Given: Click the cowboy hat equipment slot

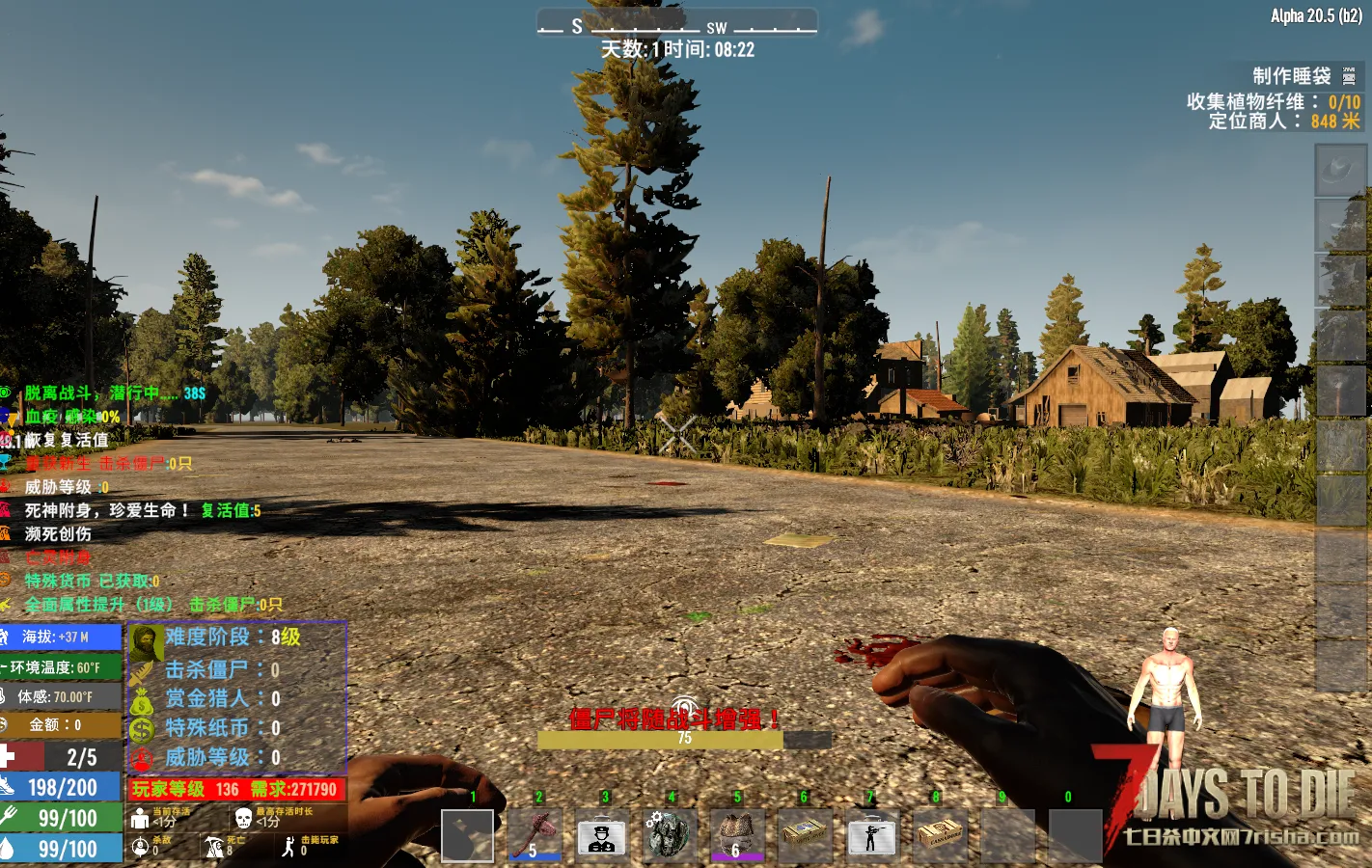Looking at the screenshot, I should click(1341, 171).
